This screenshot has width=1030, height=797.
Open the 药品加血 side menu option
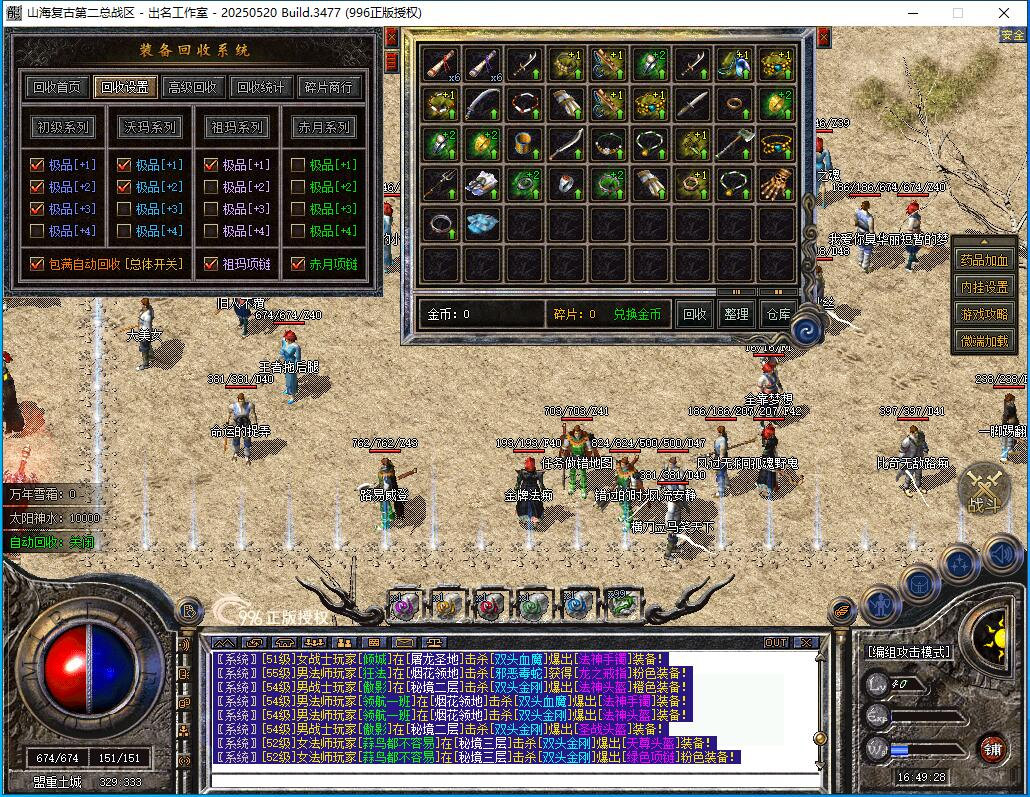tap(984, 260)
